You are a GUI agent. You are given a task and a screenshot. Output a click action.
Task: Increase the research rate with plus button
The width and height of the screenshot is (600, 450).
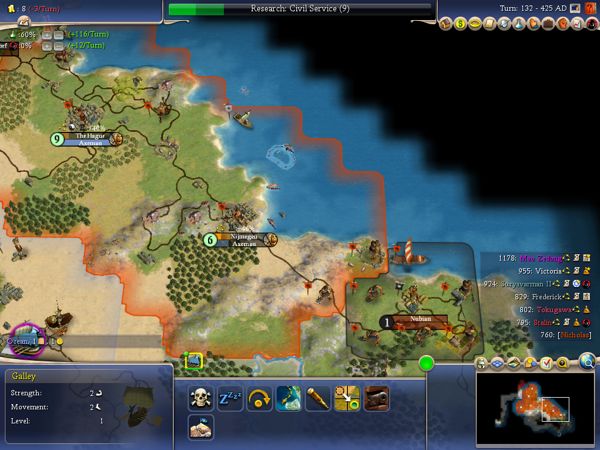[x=45, y=34]
